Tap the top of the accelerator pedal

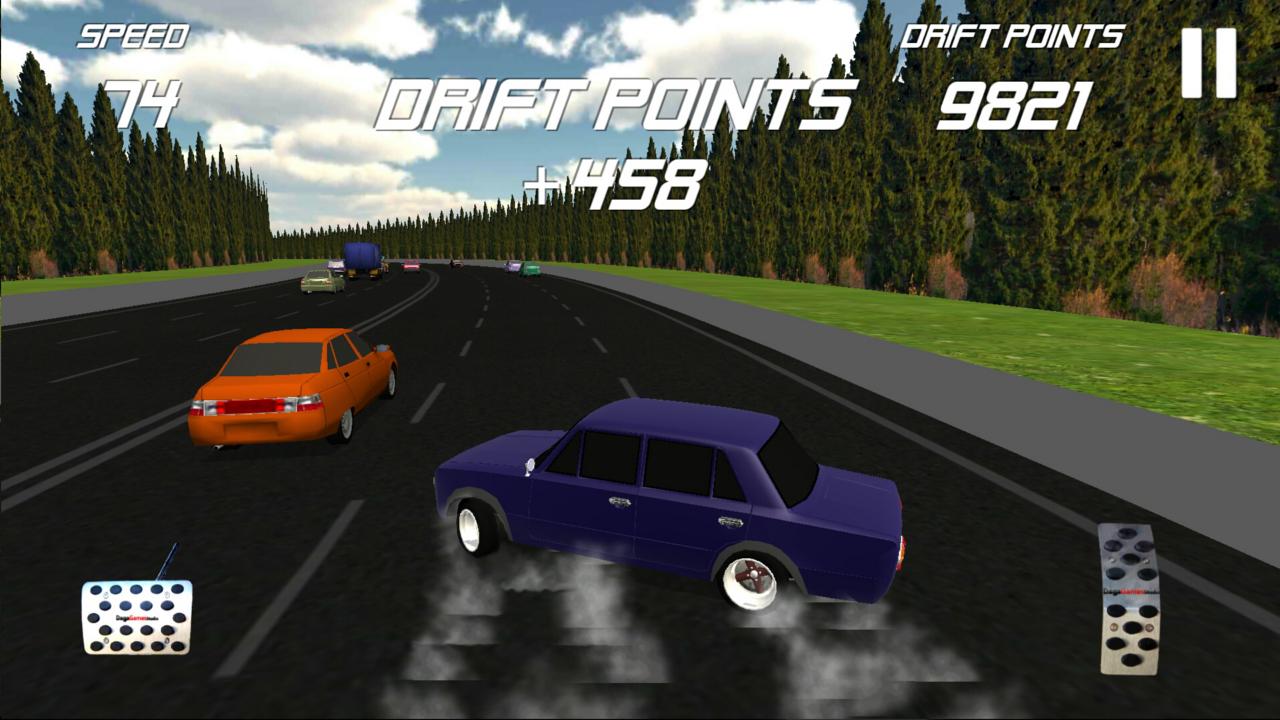pyautogui.click(x=1128, y=525)
